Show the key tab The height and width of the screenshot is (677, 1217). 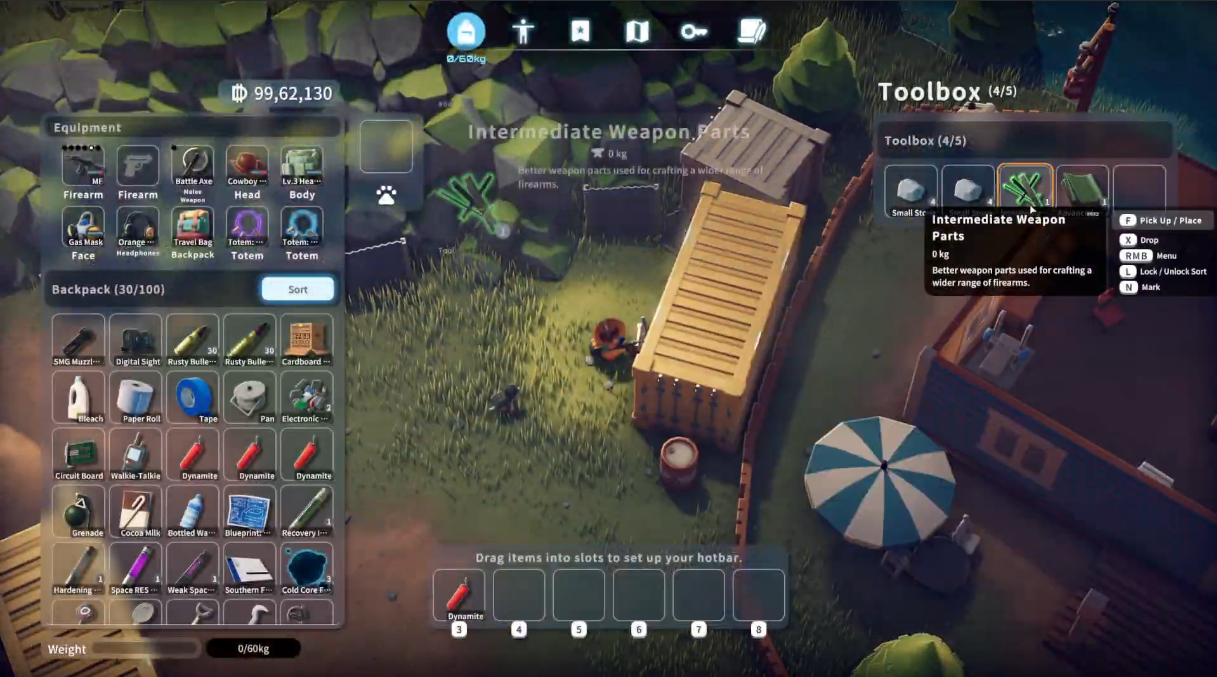(x=694, y=32)
